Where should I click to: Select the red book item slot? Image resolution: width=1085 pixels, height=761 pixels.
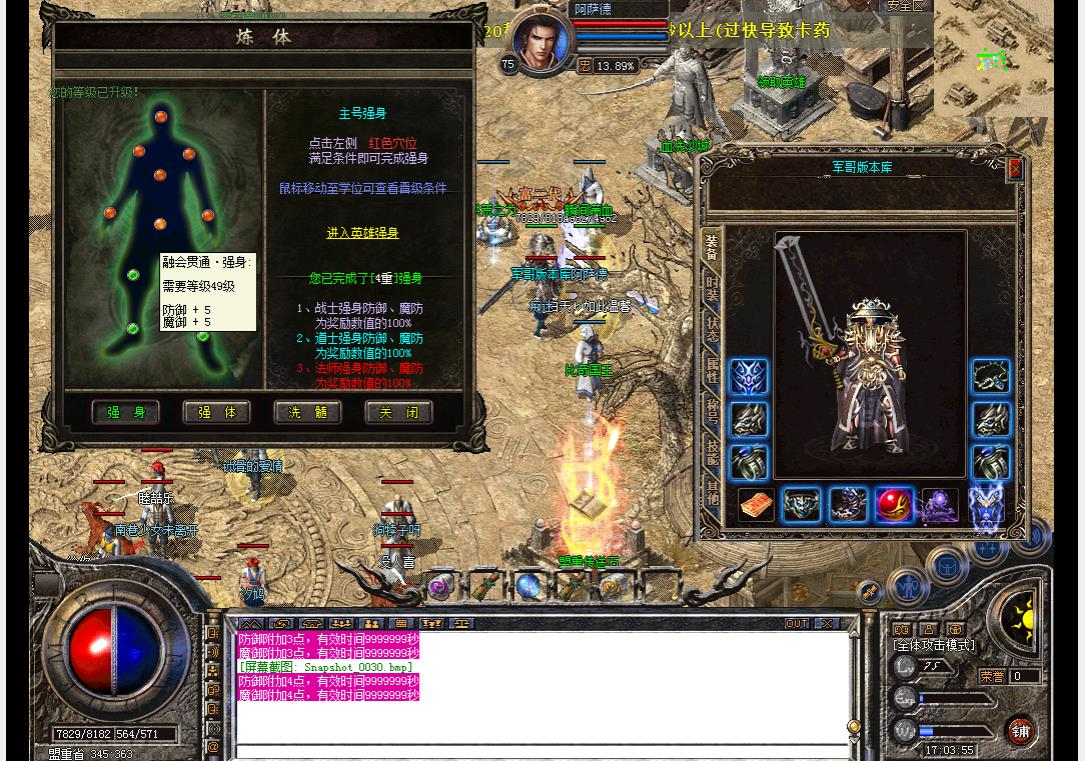[x=756, y=505]
